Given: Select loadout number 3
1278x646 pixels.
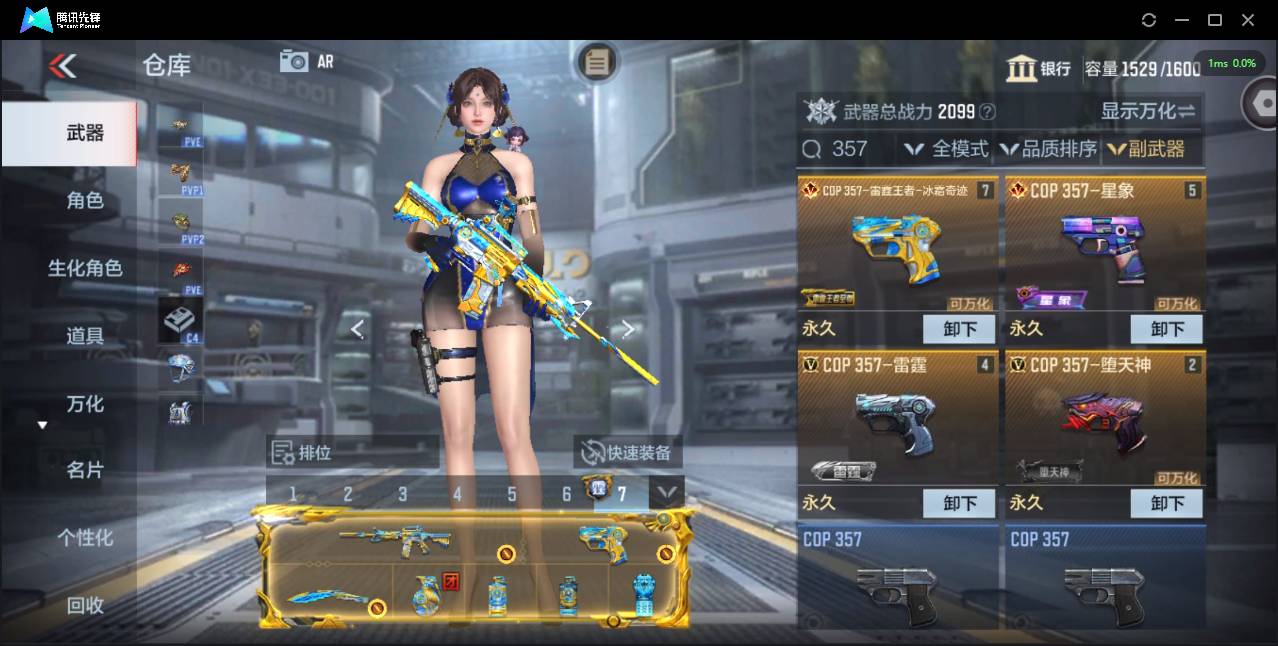Looking at the screenshot, I should tap(402, 494).
